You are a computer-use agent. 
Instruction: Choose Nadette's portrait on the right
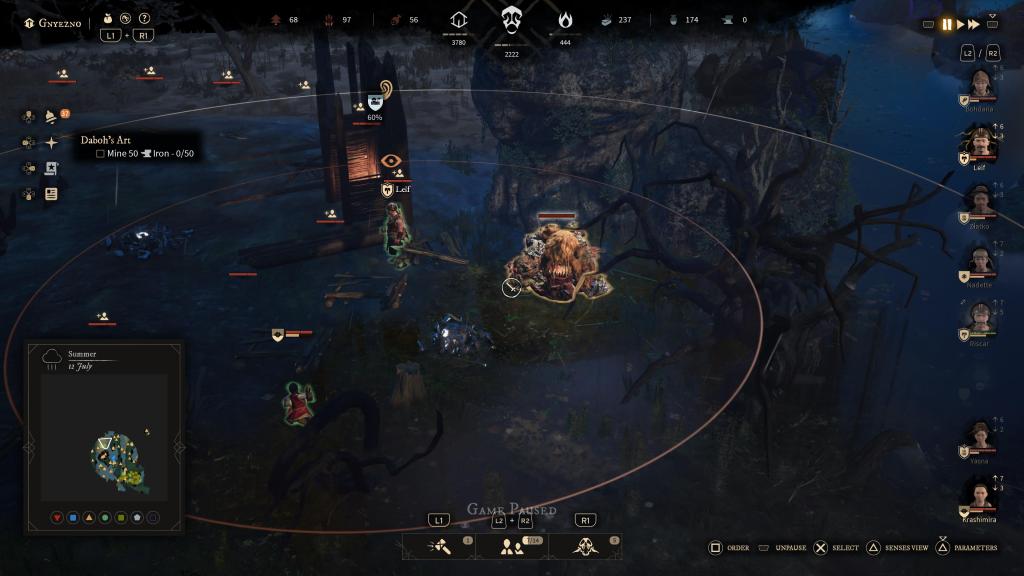click(x=980, y=262)
